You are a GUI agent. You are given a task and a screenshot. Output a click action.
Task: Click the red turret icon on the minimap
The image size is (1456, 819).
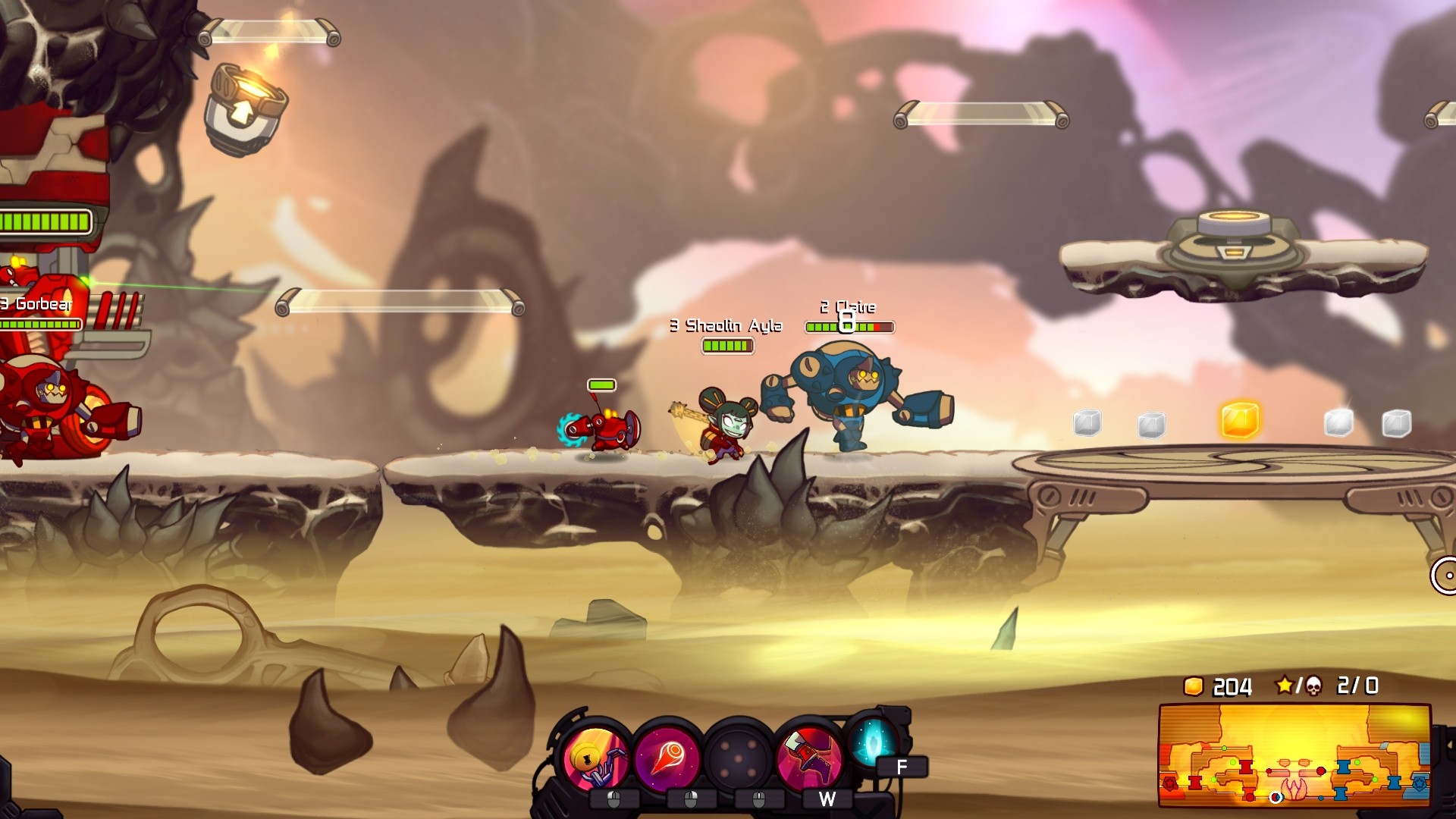[x=1244, y=768]
